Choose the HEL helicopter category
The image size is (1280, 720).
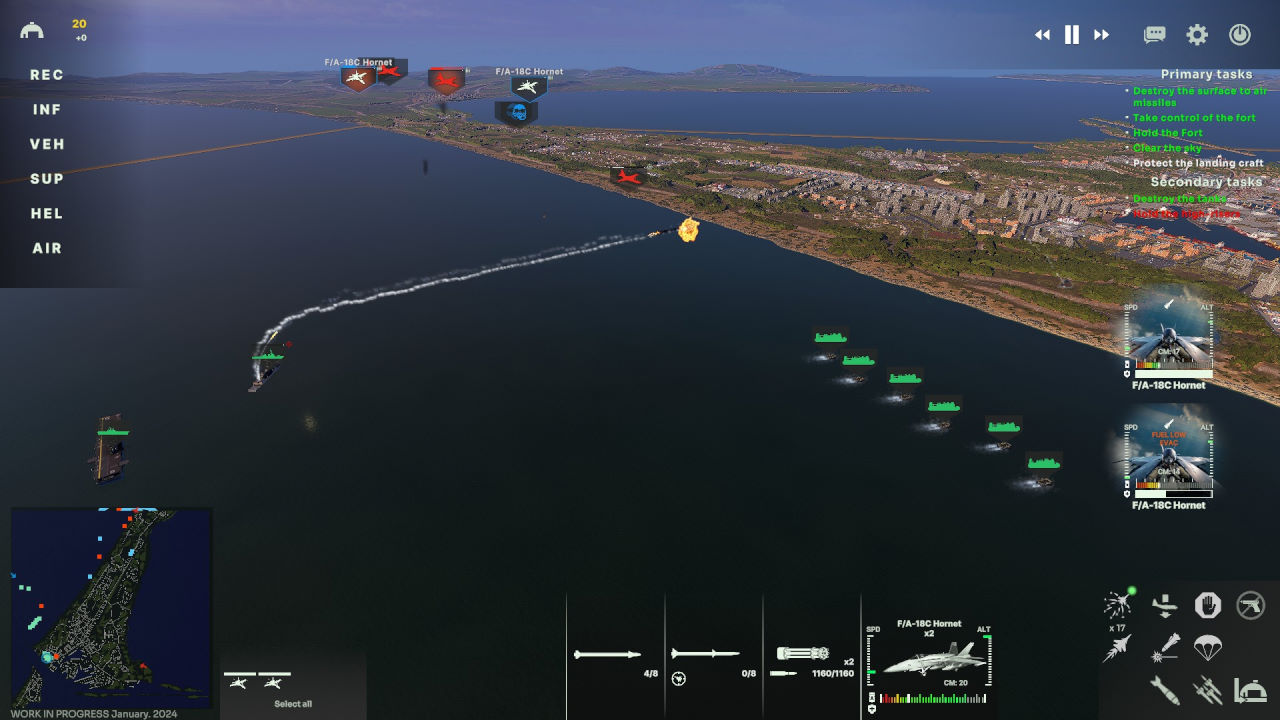pyautogui.click(x=47, y=213)
